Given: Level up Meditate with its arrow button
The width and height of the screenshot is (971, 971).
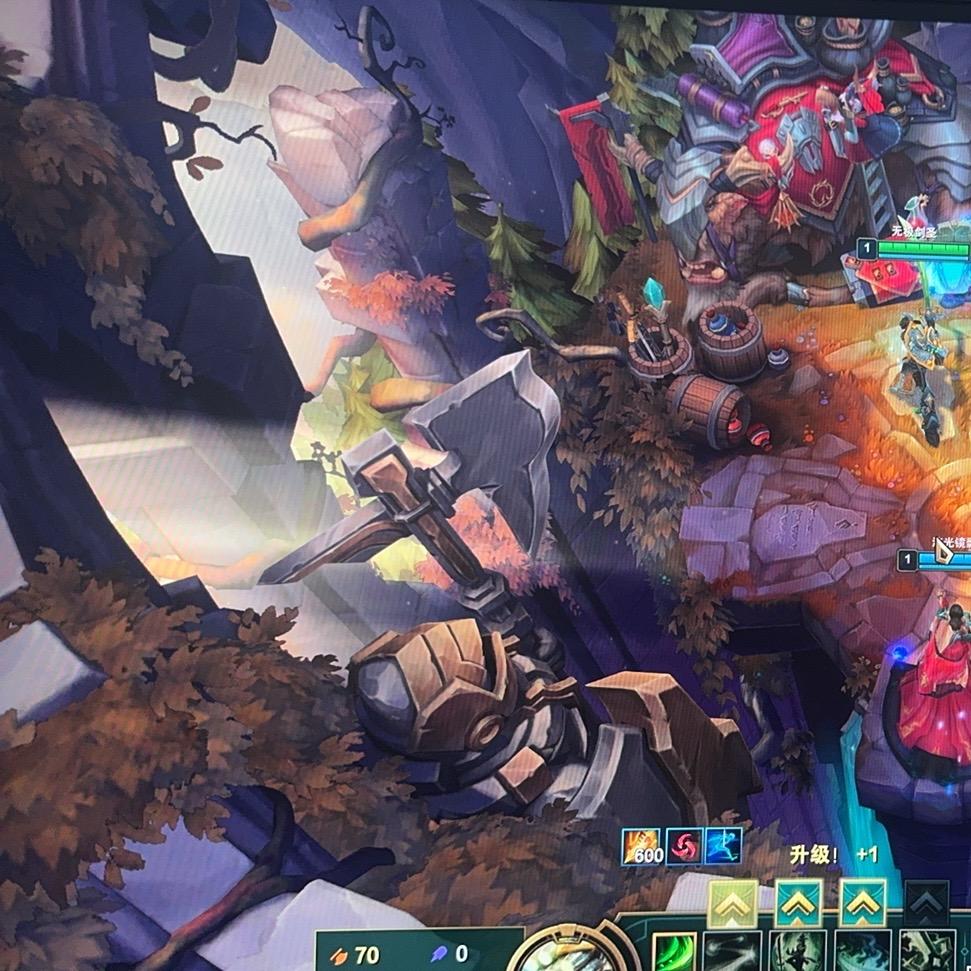Looking at the screenshot, I should click(x=797, y=904).
